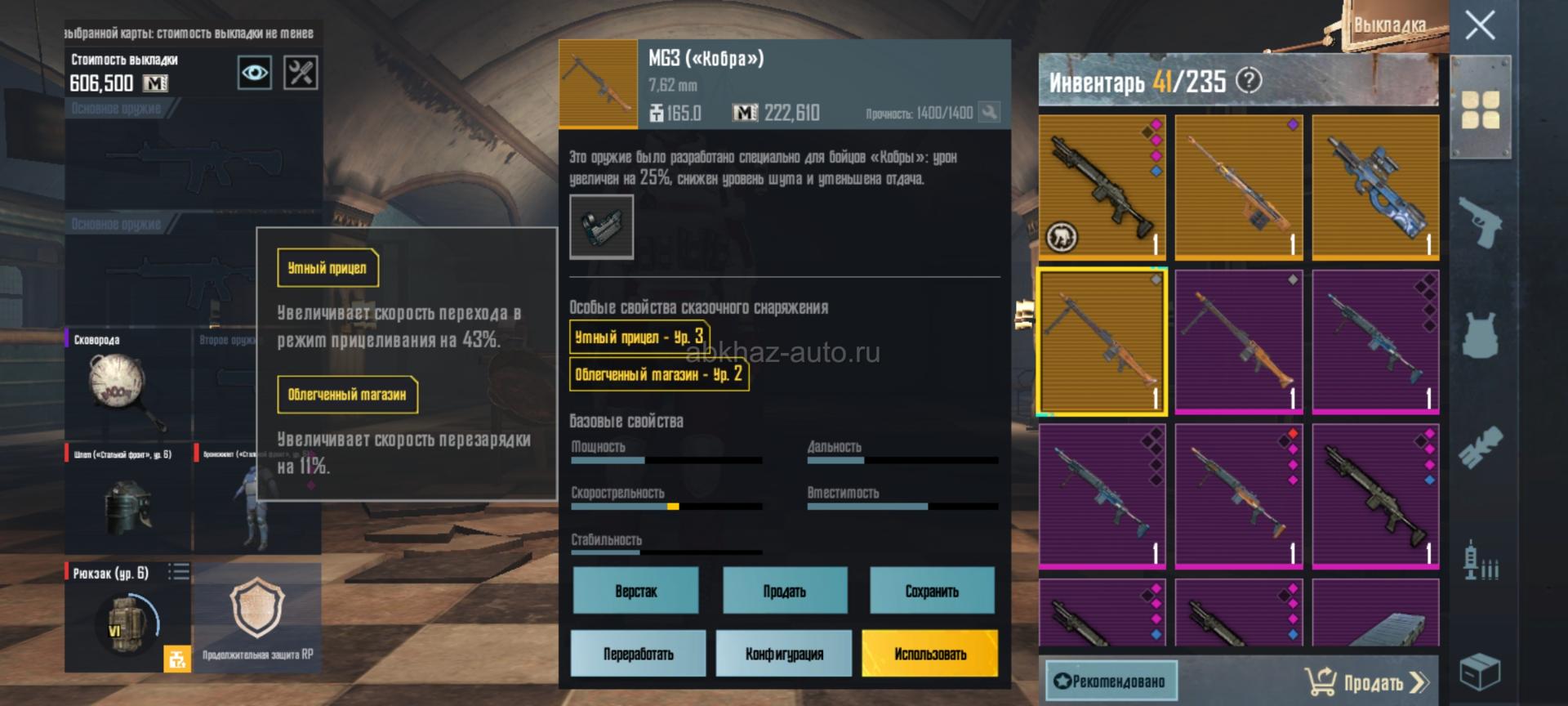Equip weapon with Использовать button

(929, 654)
